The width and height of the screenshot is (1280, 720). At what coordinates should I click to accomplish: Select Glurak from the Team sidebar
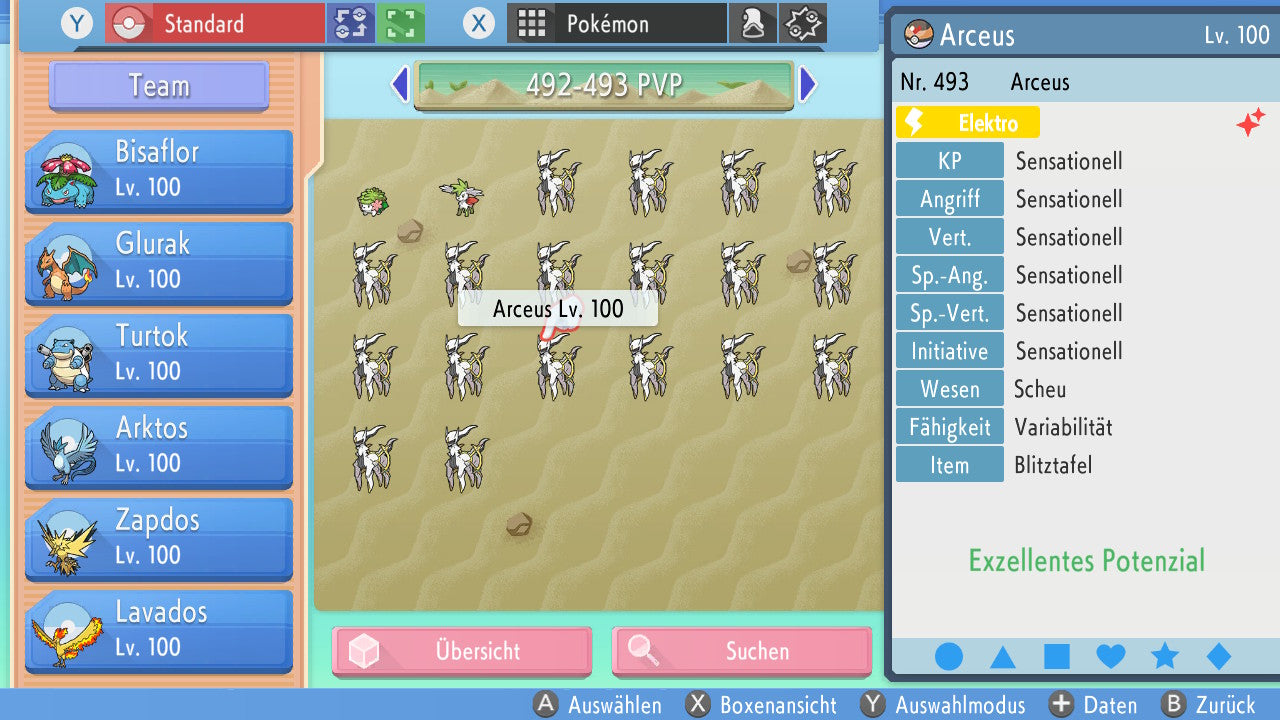tap(158, 263)
